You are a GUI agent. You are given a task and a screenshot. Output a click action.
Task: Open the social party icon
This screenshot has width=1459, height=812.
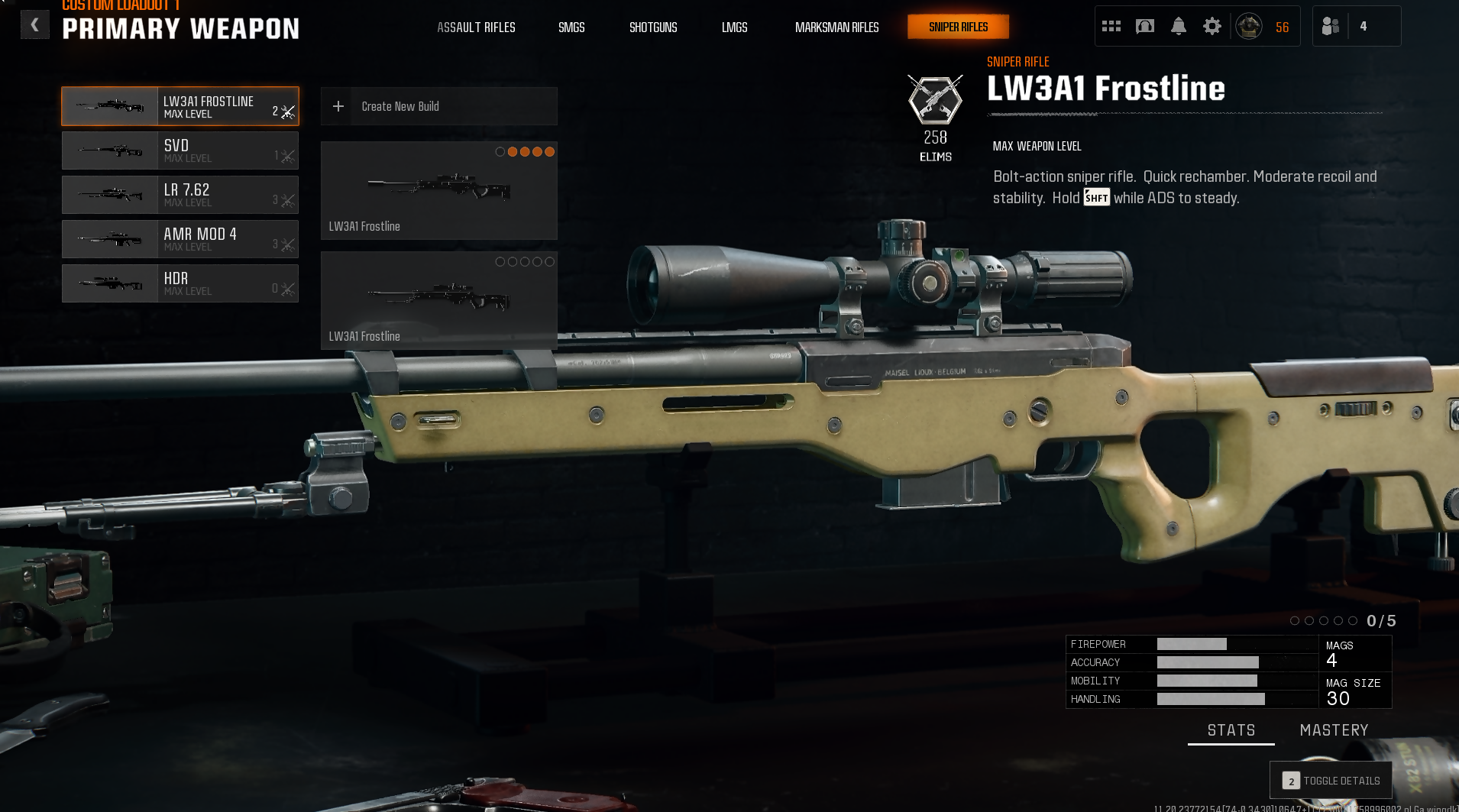1331,27
